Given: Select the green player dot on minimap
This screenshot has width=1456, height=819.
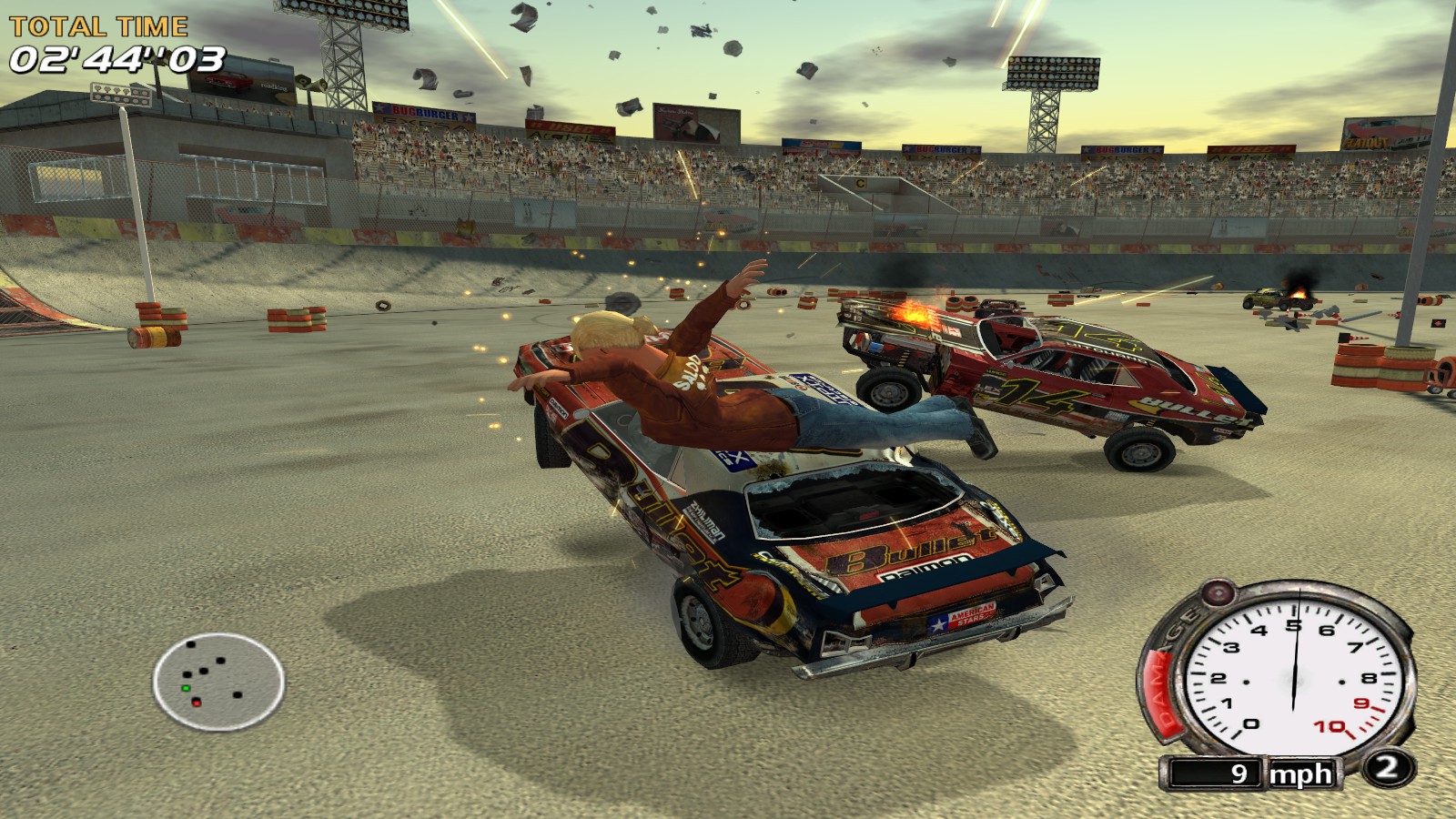Looking at the screenshot, I should pos(185,688).
